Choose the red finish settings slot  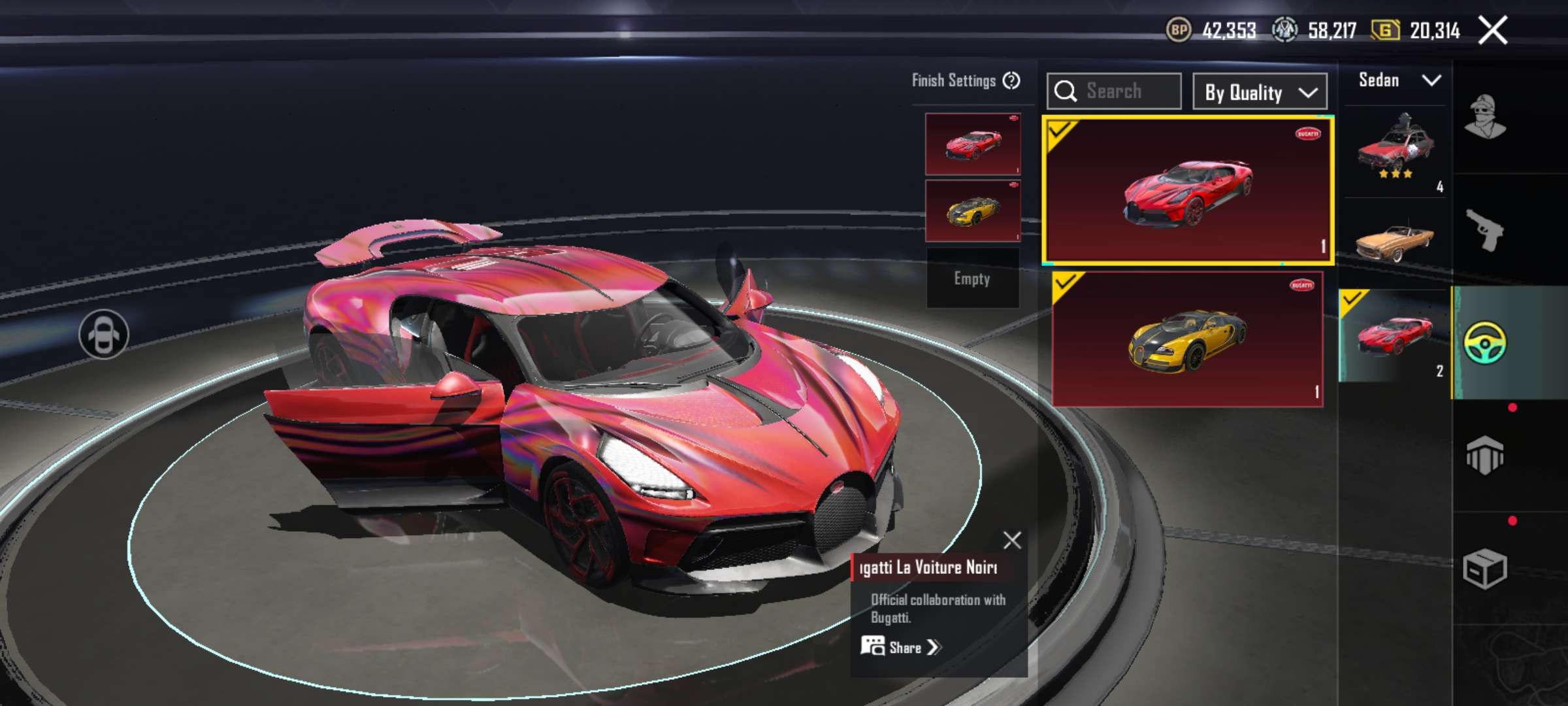pyautogui.click(x=972, y=144)
